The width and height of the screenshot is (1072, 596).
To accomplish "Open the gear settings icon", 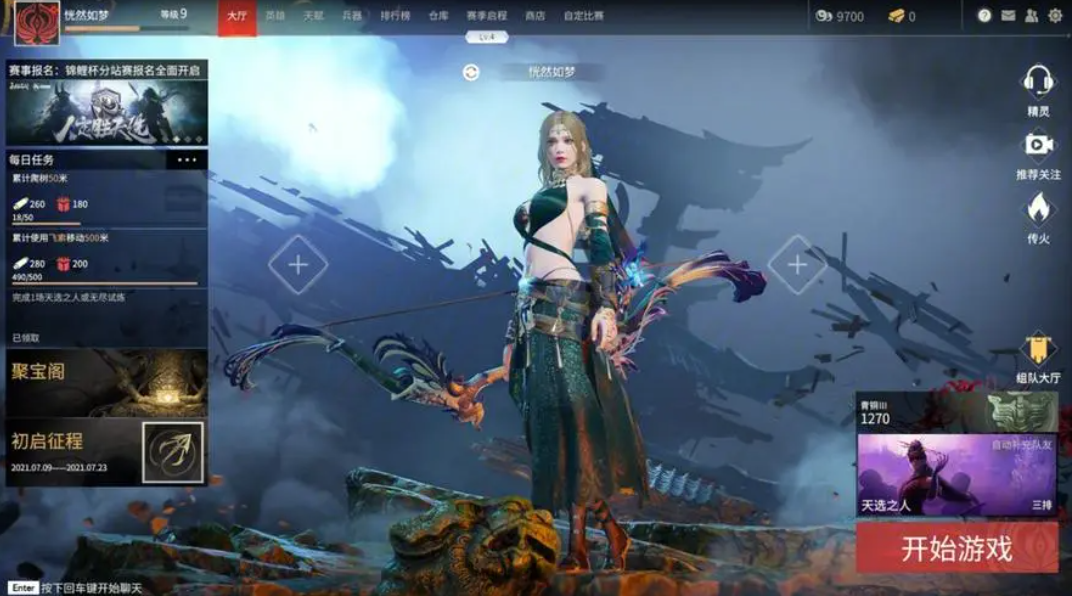I will tap(1055, 16).
